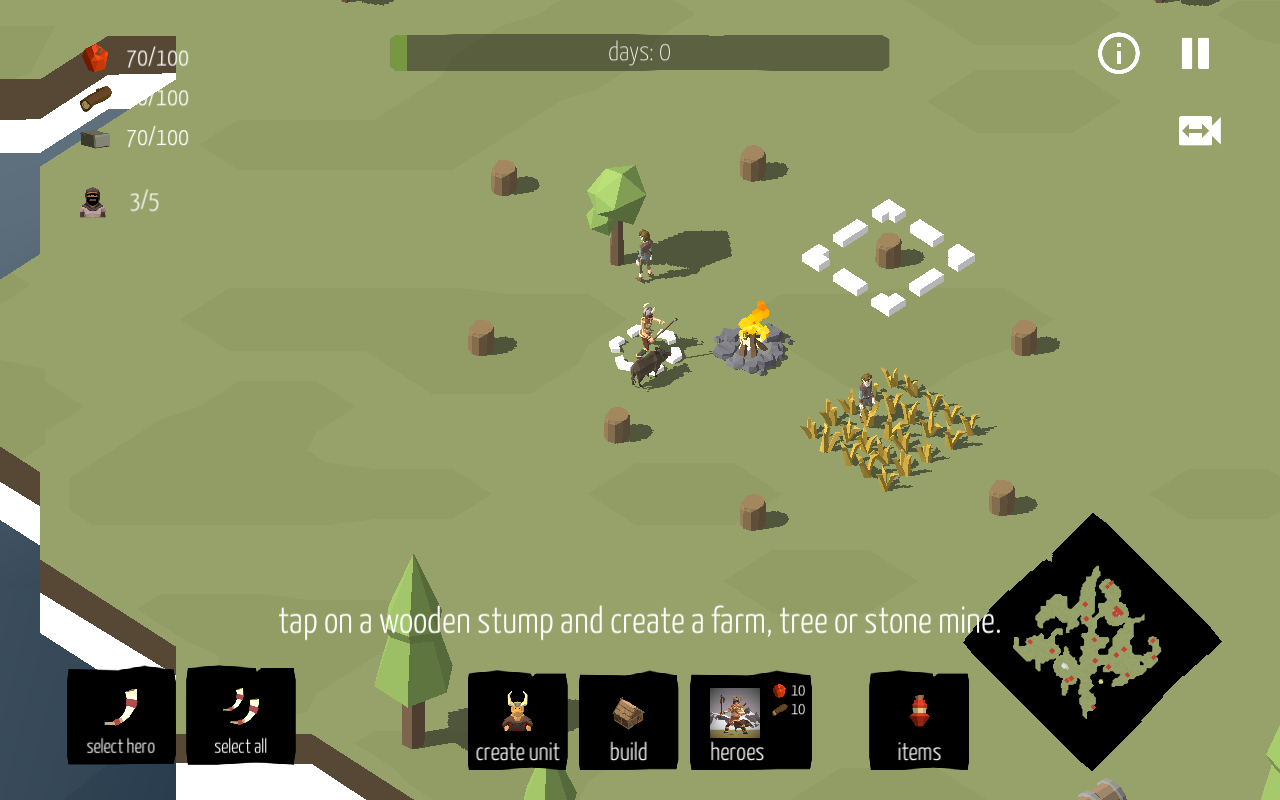Pause the game
The image size is (1280, 800).
coord(1195,54)
